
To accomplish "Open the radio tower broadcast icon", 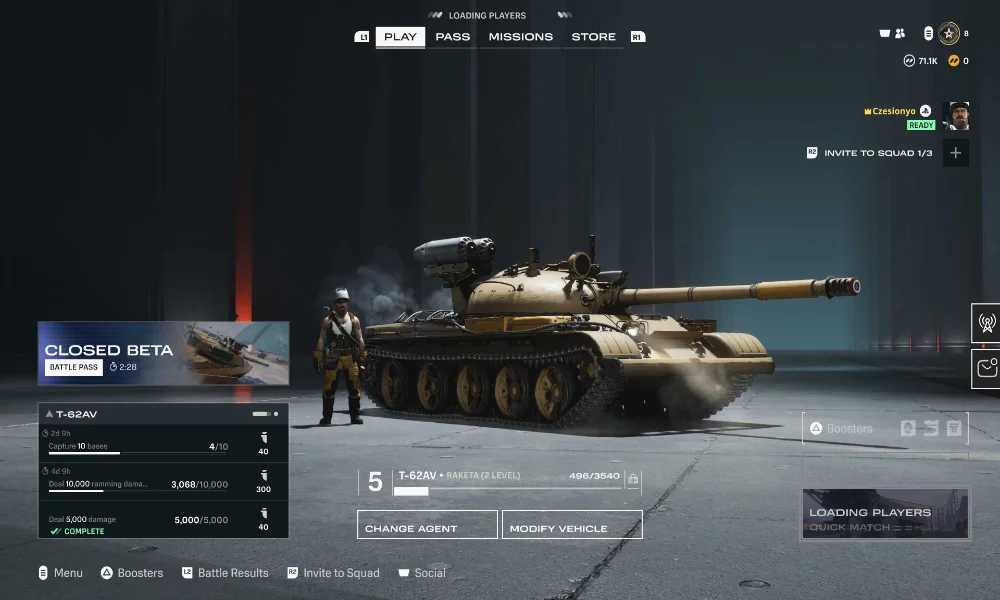I will point(986,323).
